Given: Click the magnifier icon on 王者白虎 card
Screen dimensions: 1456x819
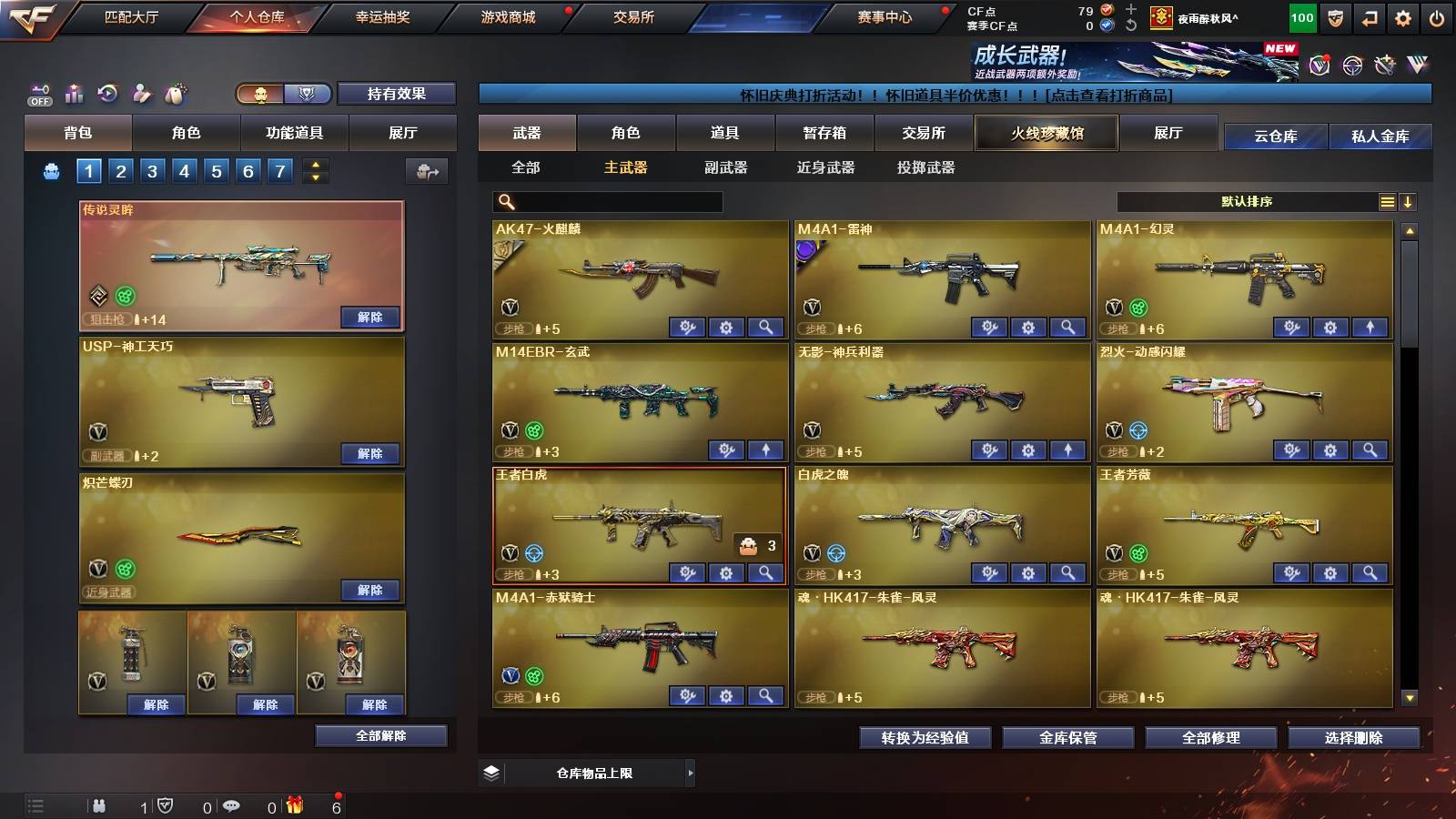Looking at the screenshot, I should tap(765, 573).
